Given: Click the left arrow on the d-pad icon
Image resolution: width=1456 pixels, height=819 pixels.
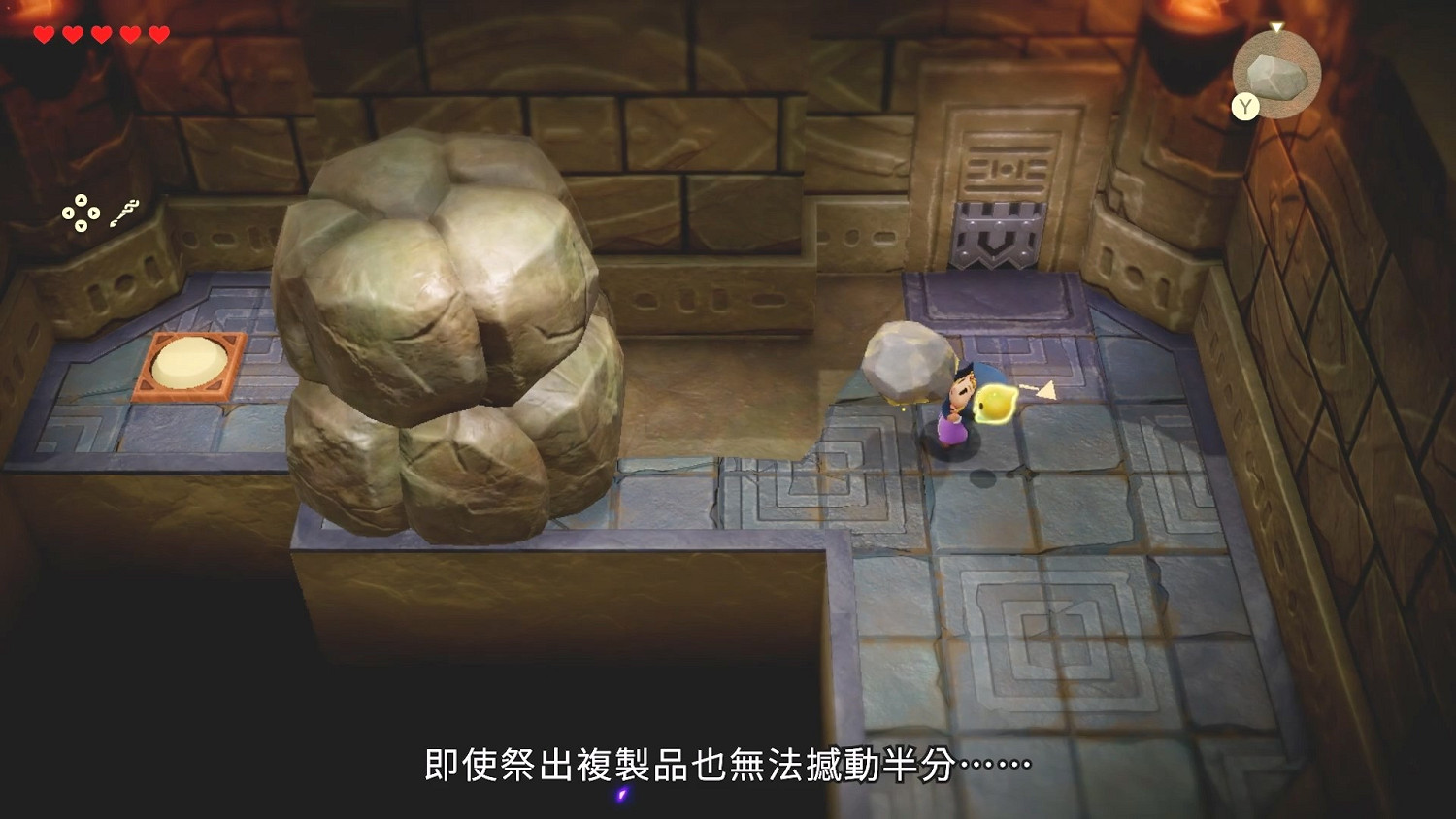Looking at the screenshot, I should point(67,213).
